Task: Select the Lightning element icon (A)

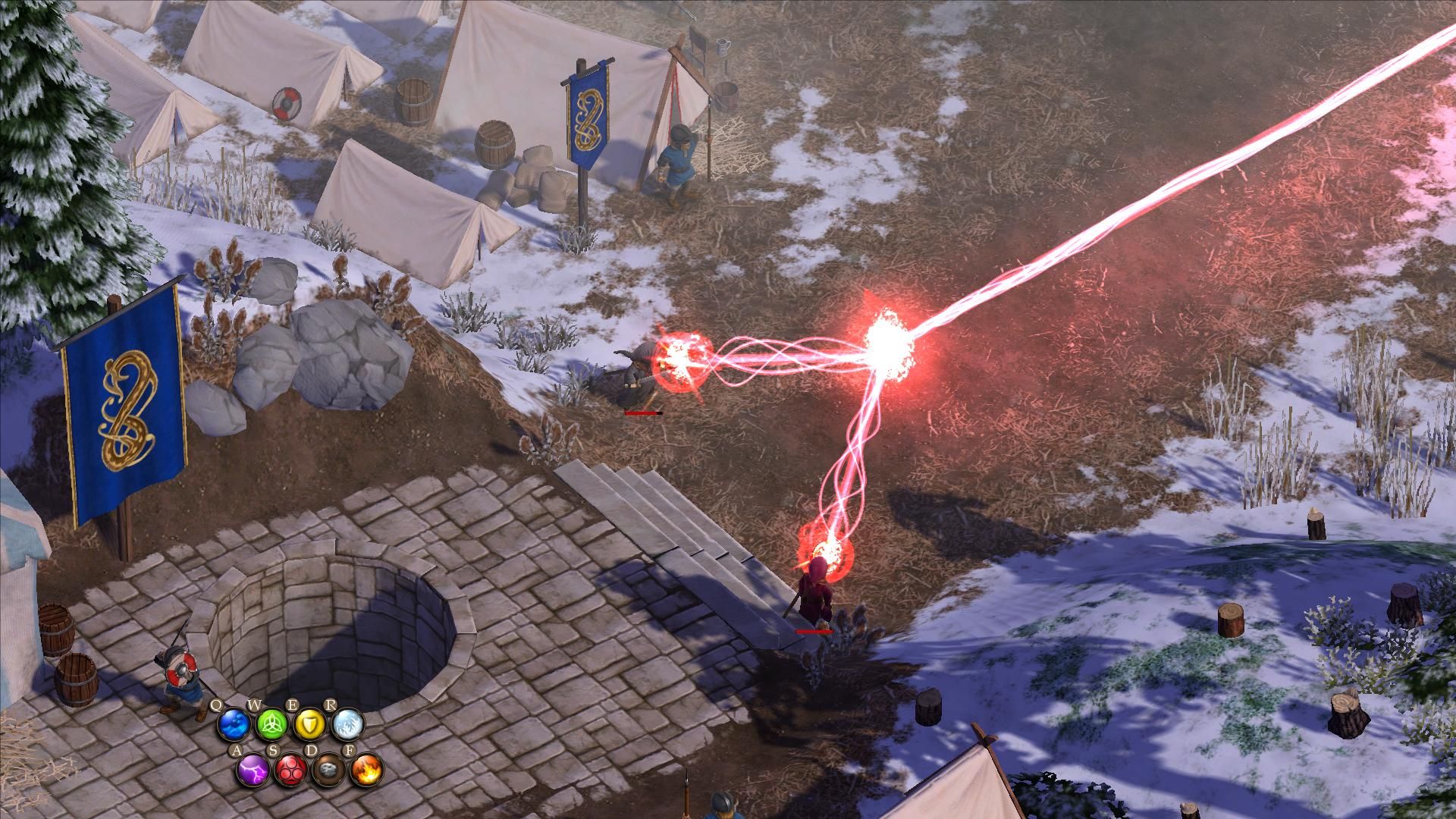Action: 253,770
